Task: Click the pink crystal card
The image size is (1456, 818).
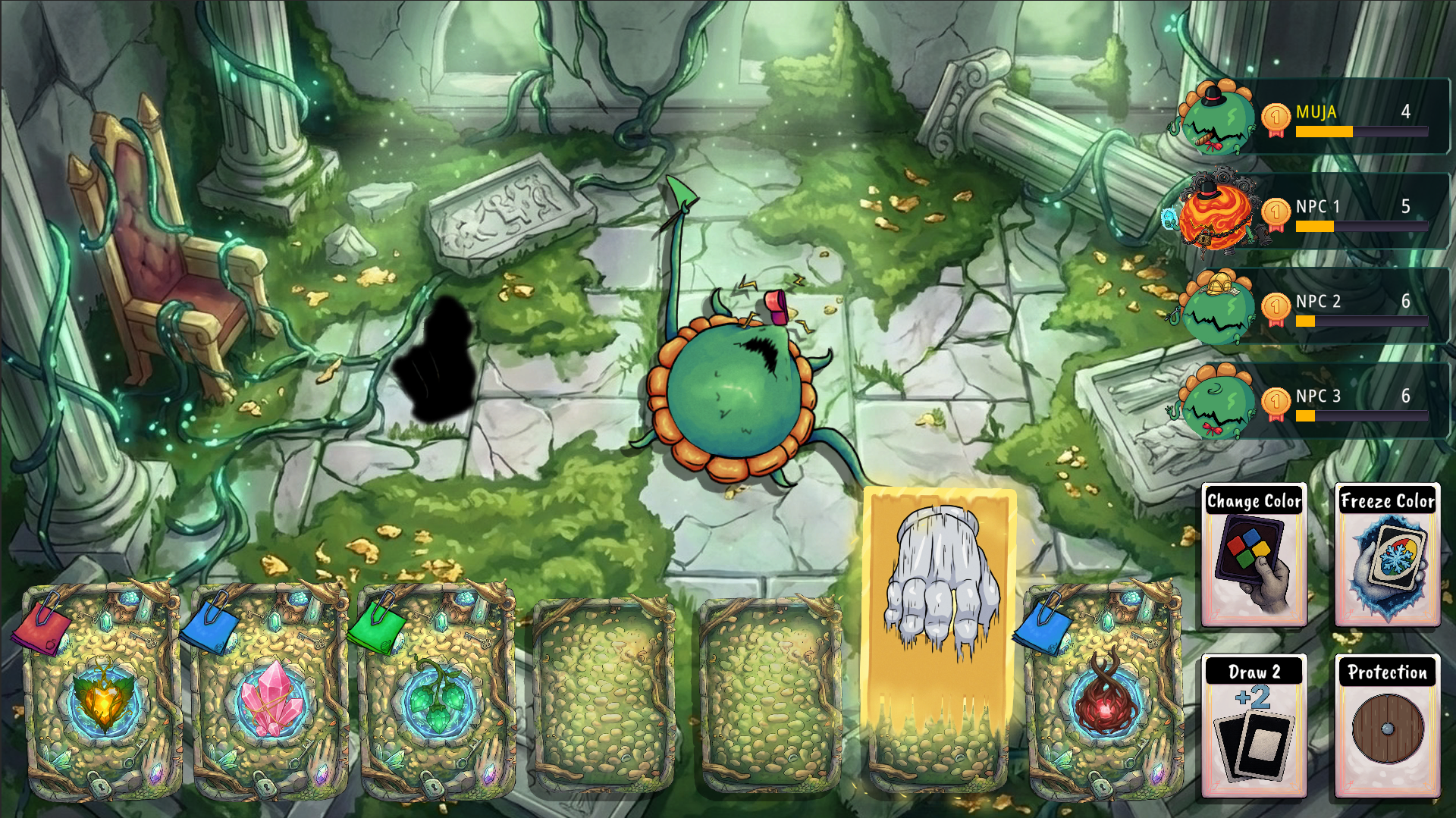Action: (265, 694)
